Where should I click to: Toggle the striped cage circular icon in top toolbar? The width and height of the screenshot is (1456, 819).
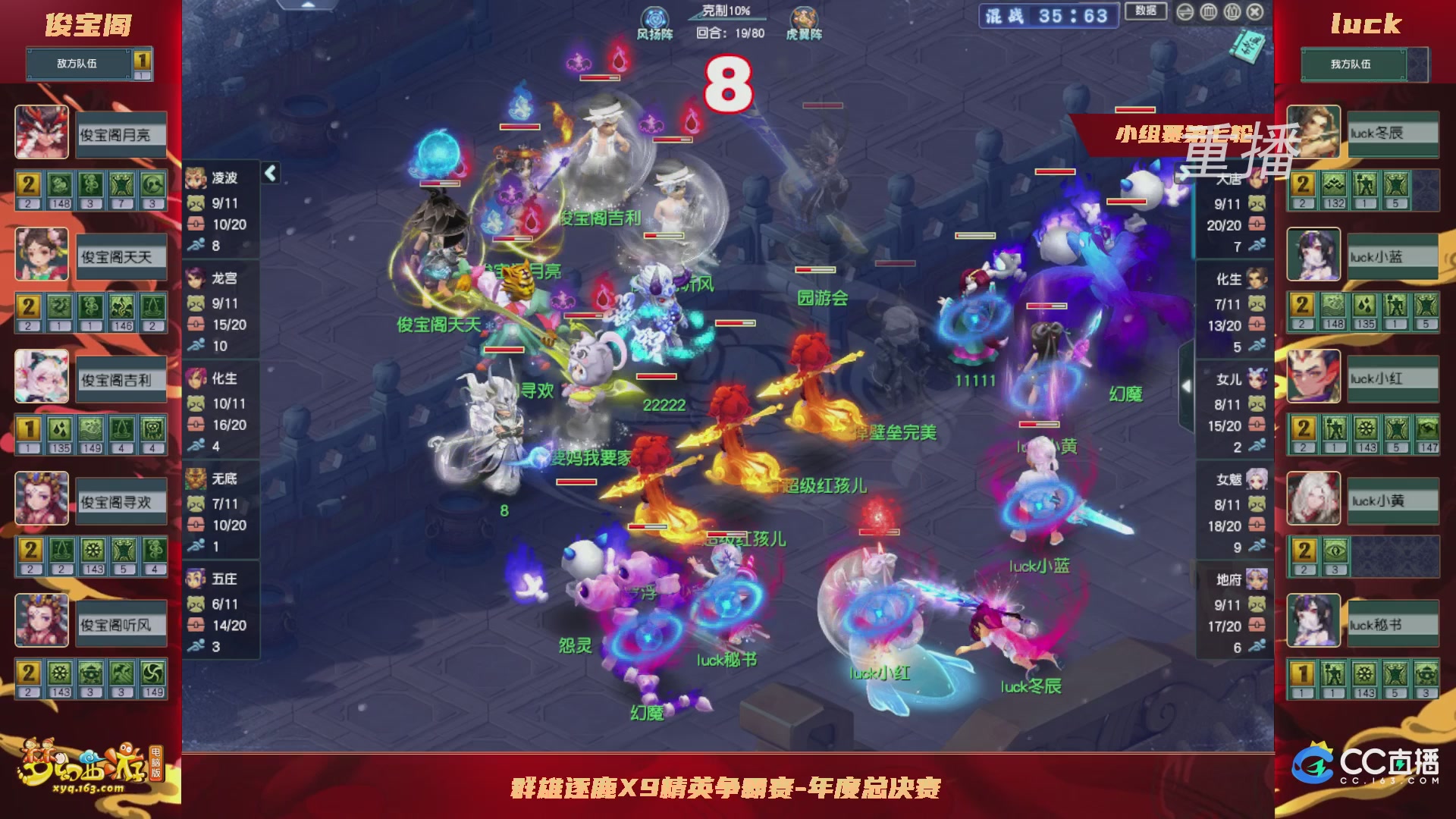(x=1208, y=13)
